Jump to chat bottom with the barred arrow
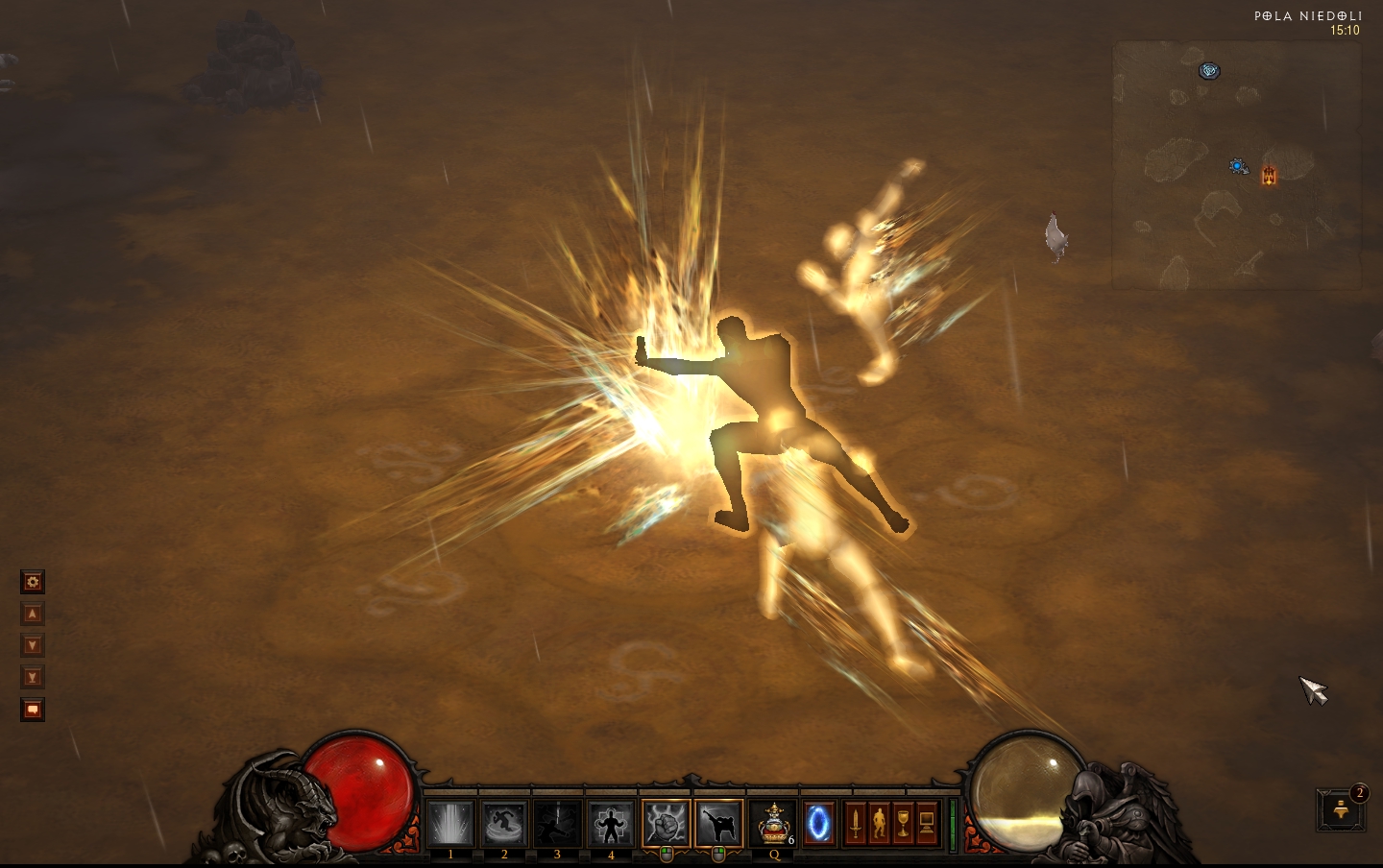 33,678
